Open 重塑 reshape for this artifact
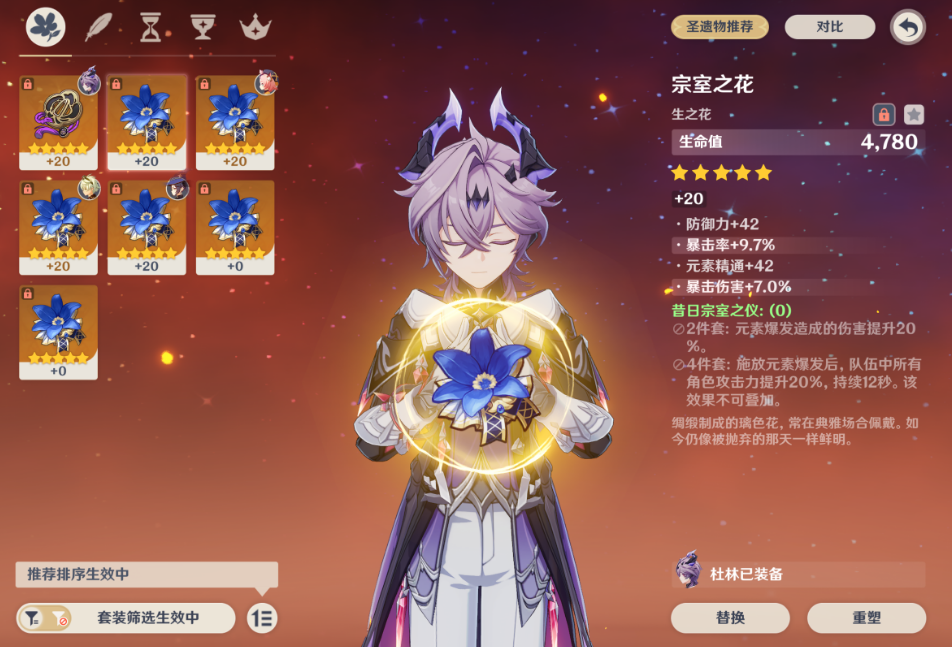This screenshot has height=647, width=952. tap(866, 618)
